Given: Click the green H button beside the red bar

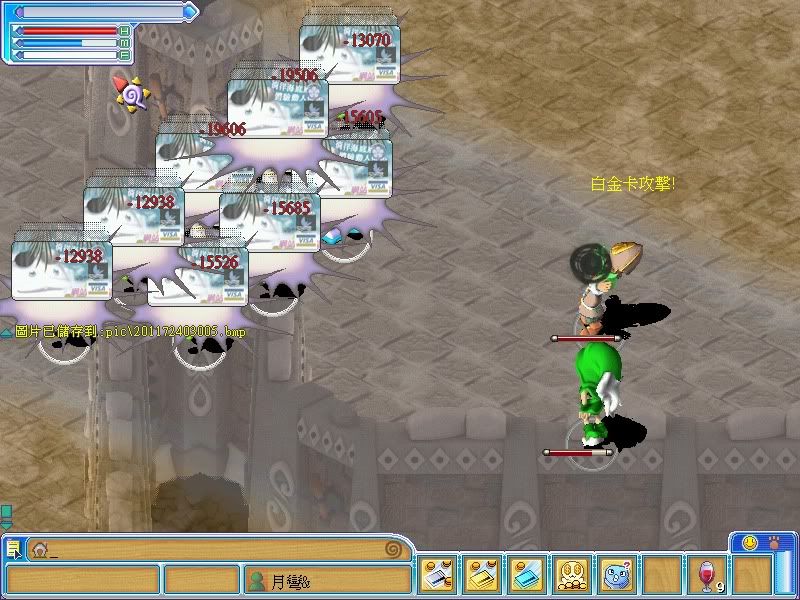Looking at the screenshot, I should (124, 32).
